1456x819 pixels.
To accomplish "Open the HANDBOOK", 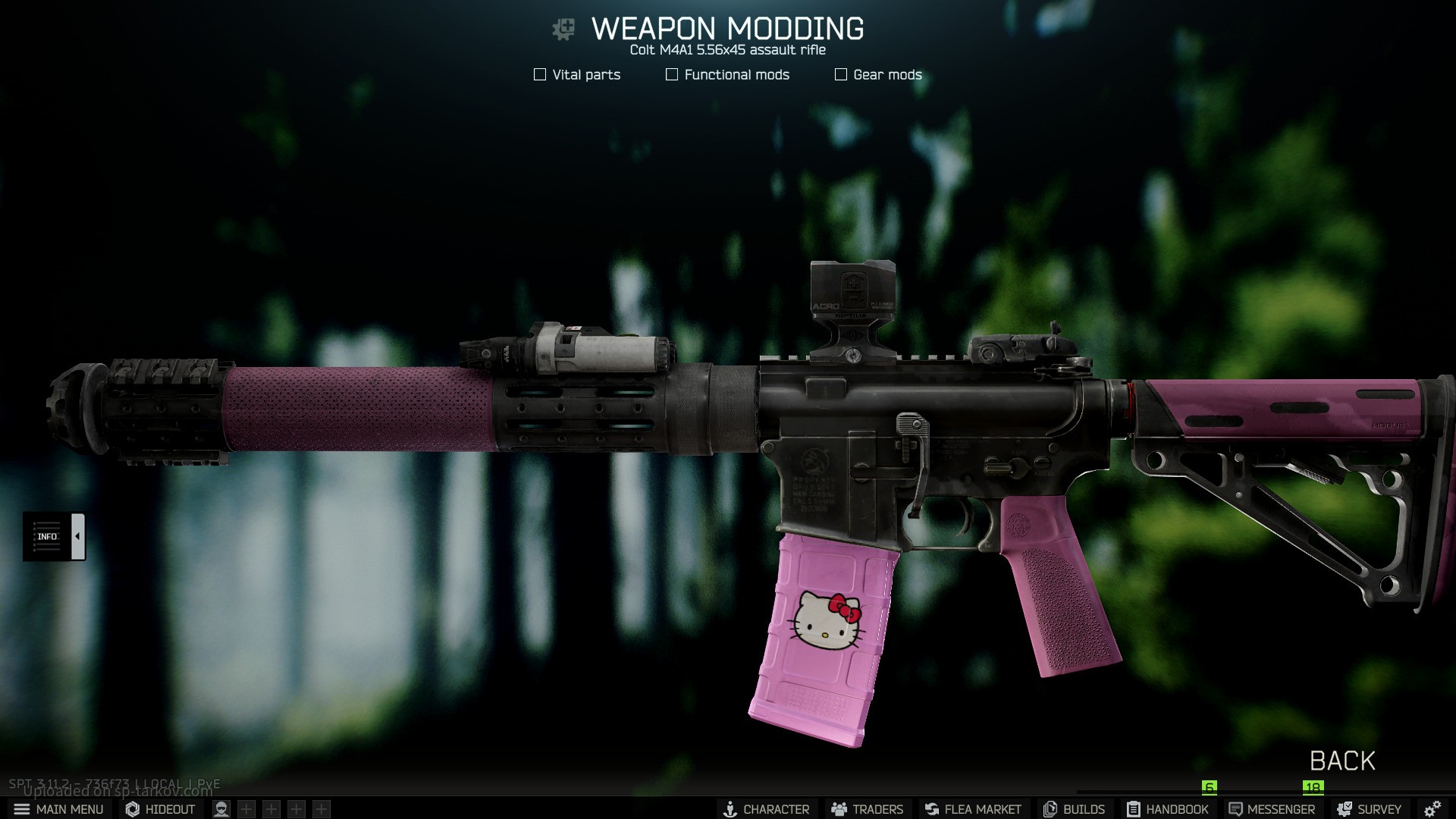I will coord(1167,809).
